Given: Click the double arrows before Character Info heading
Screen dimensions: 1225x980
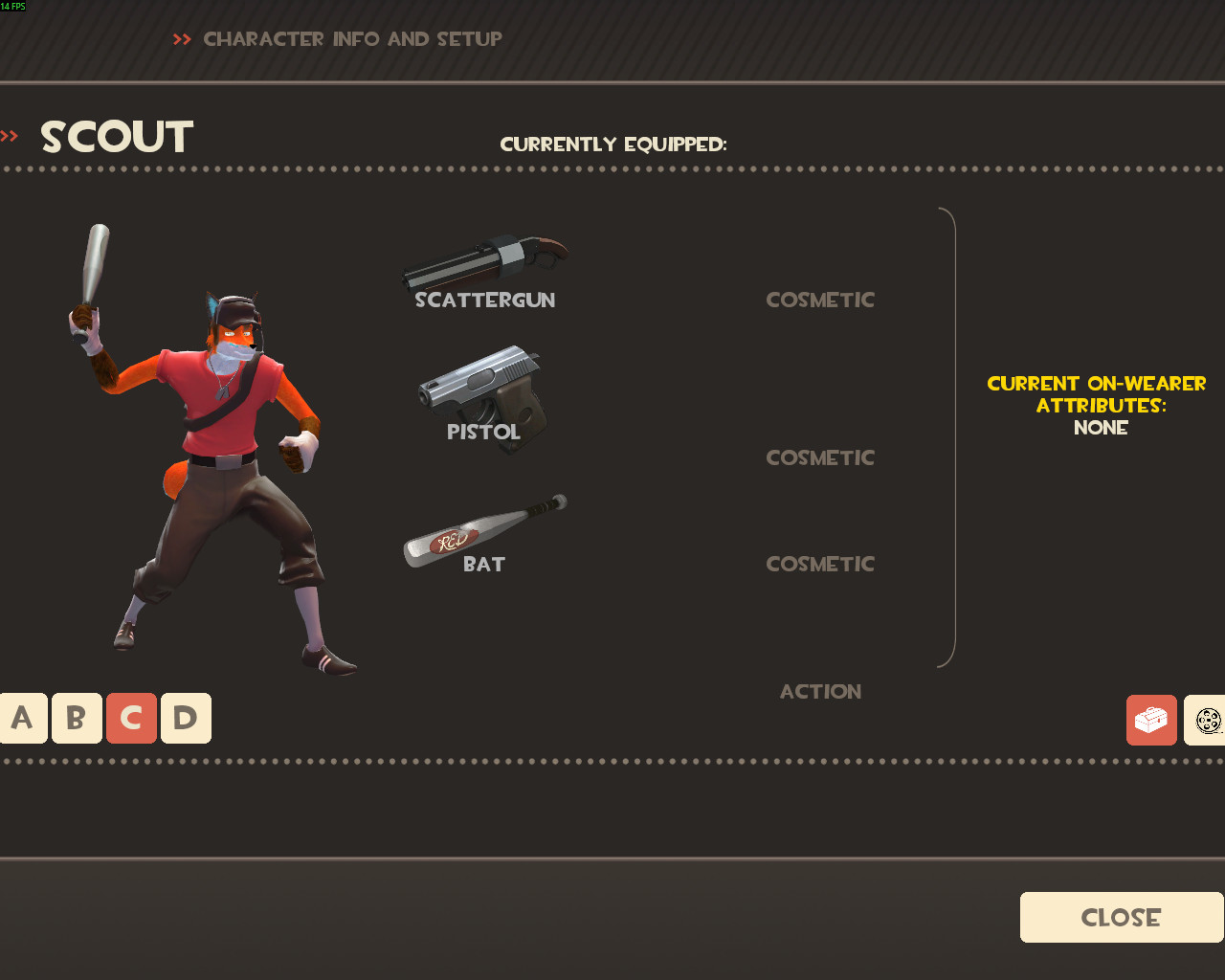Looking at the screenshot, I should tap(181, 39).
